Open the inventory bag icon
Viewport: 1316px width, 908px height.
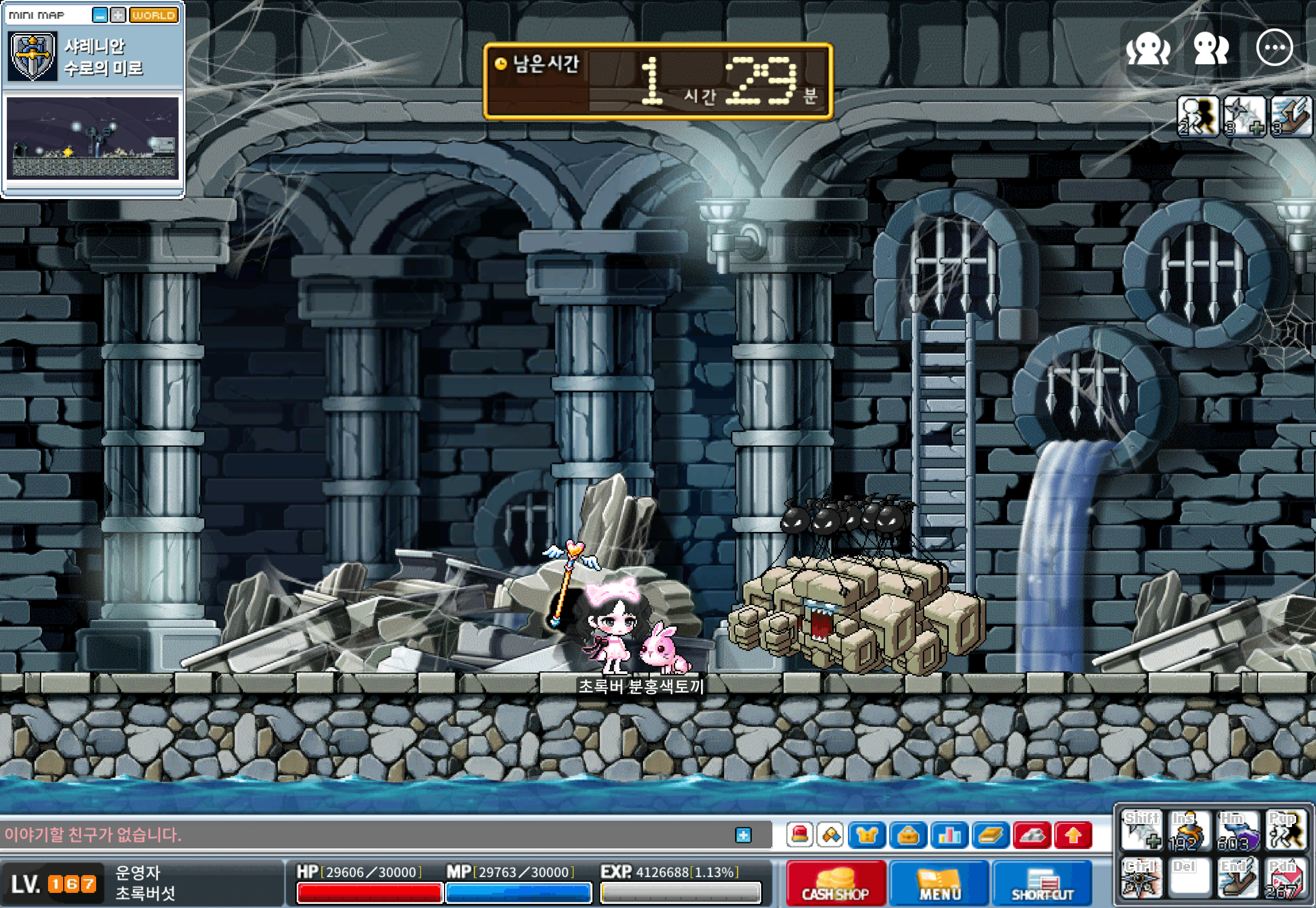(908, 835)
